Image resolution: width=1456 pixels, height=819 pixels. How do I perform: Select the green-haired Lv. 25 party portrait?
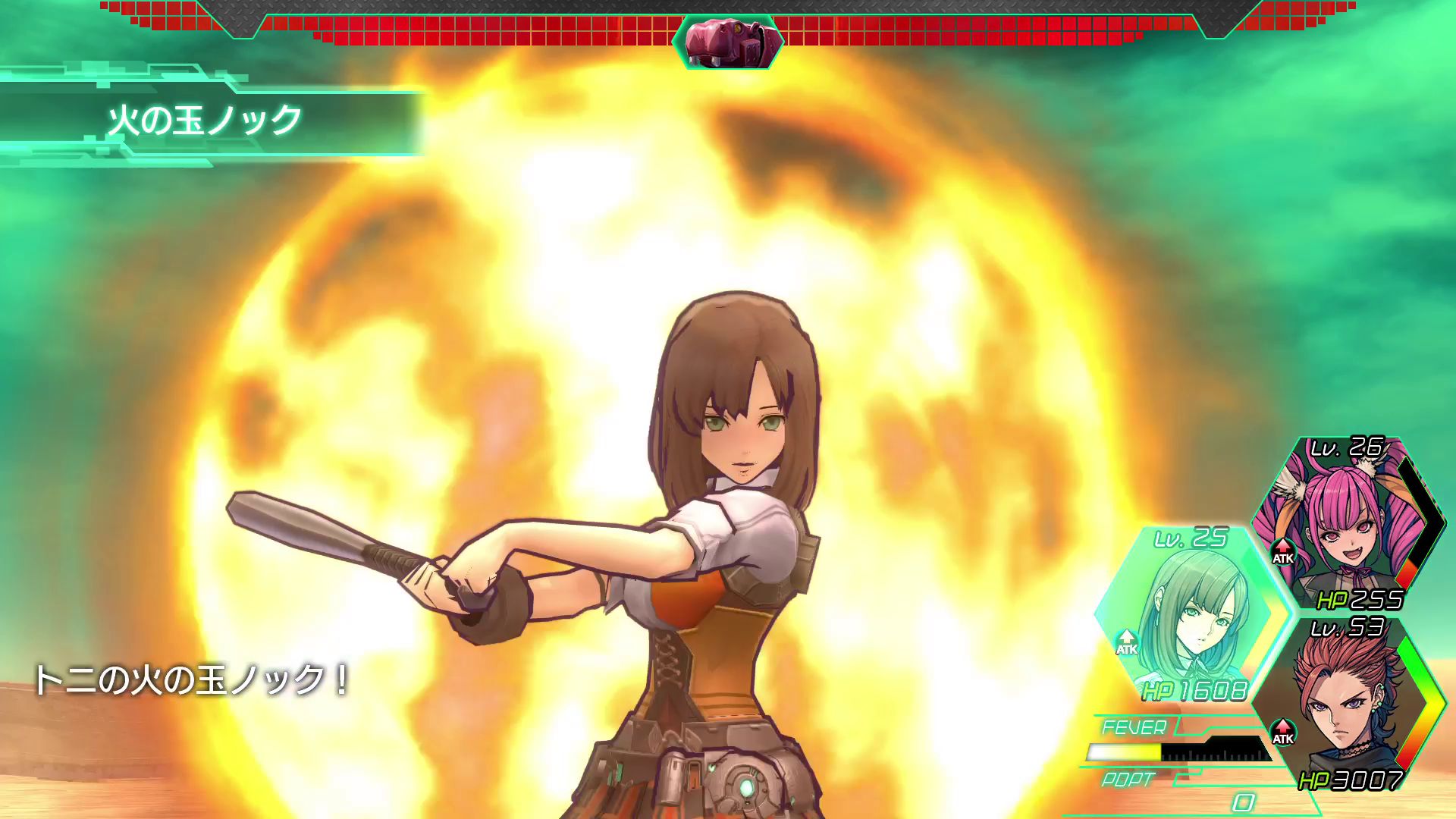pos(1191,614)
